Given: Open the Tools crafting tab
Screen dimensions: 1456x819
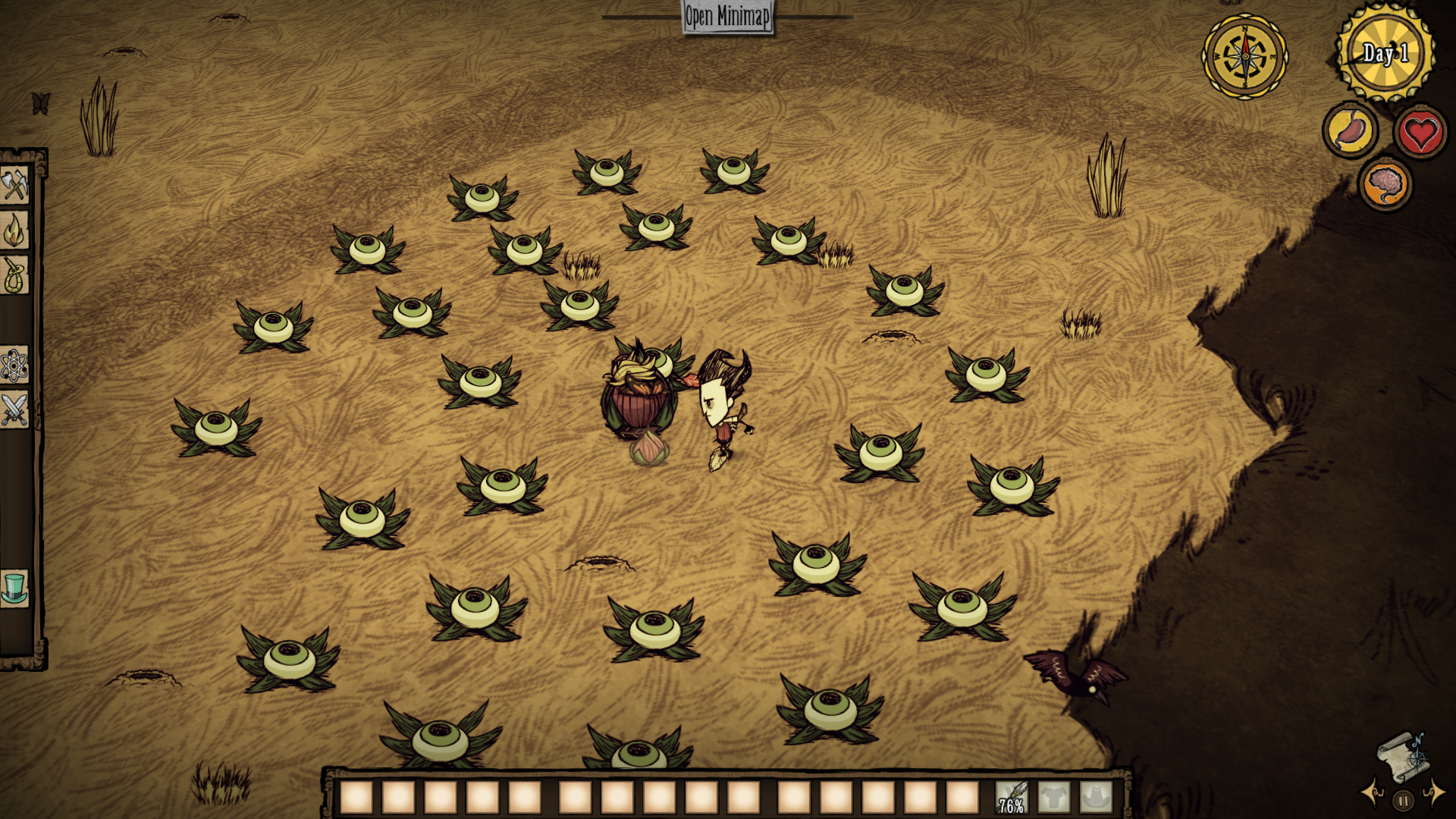Looking at the screenshot, I should click(x=14, y=184).
